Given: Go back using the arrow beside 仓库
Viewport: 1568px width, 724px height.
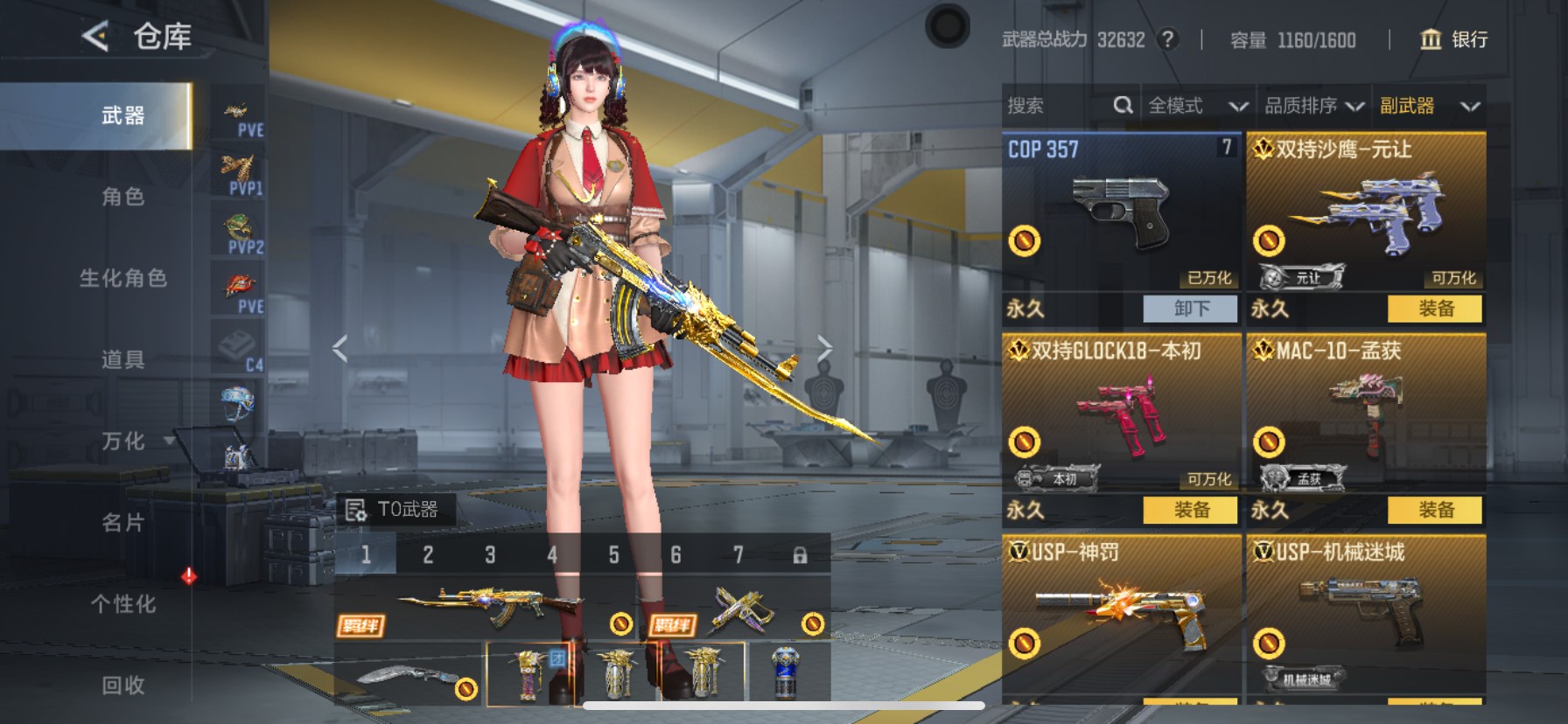Looking at the screenshot, I should pyautogui.click(x=95, y=37).
